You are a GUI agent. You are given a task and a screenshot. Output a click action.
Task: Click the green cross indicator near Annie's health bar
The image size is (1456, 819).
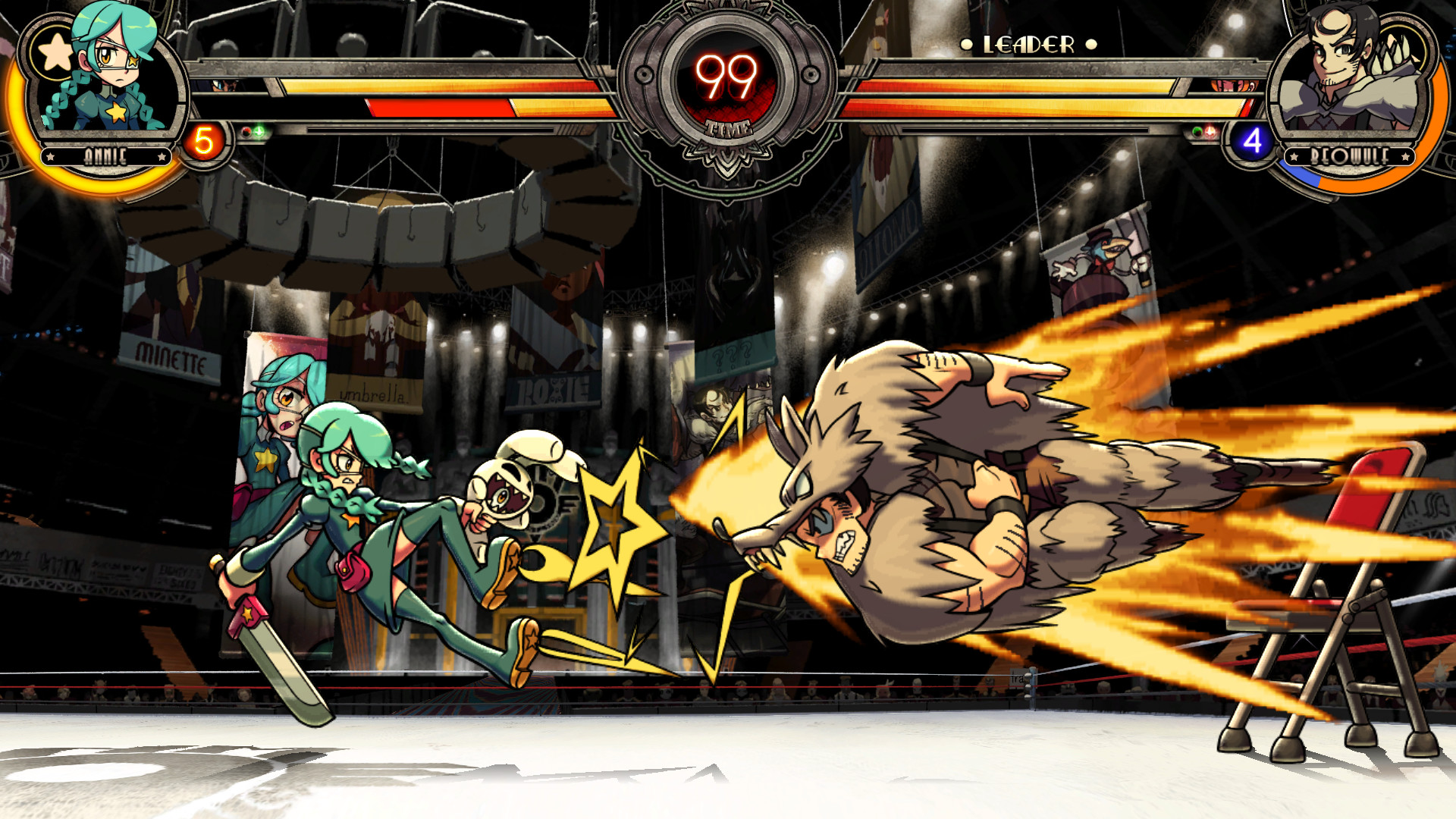click(259, 130)
